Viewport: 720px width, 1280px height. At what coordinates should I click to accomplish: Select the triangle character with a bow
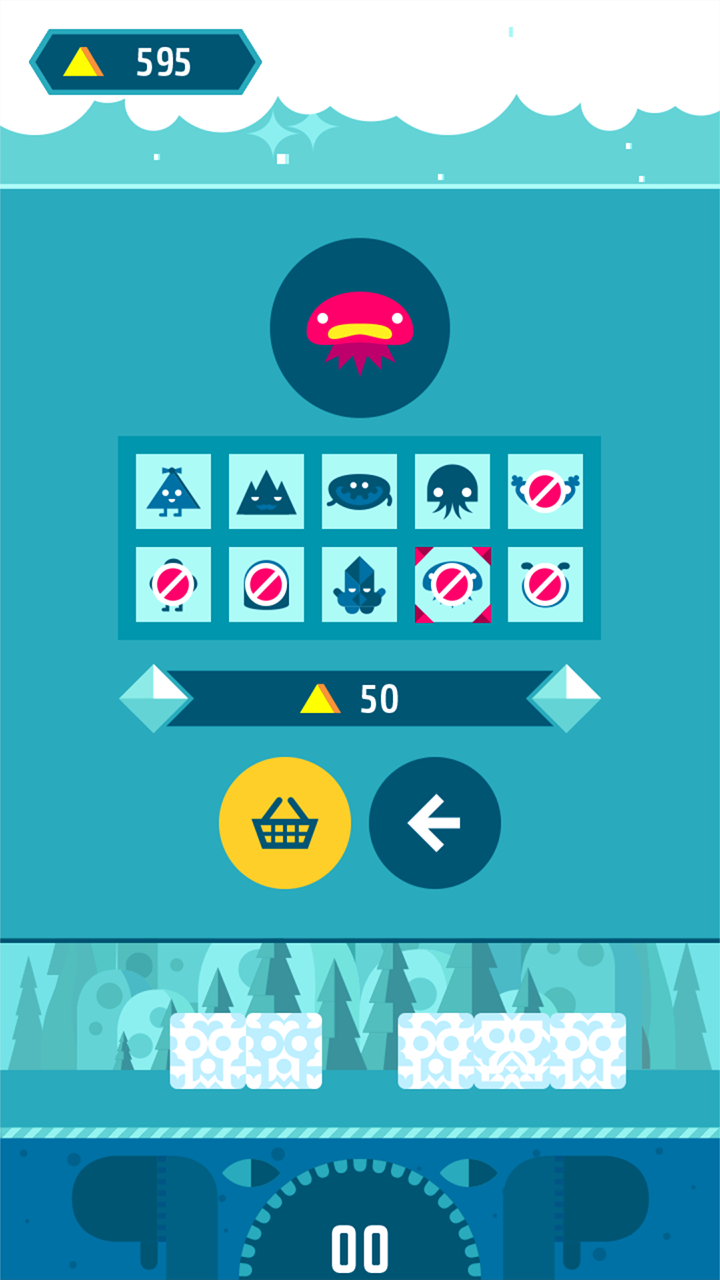[173, 491]
